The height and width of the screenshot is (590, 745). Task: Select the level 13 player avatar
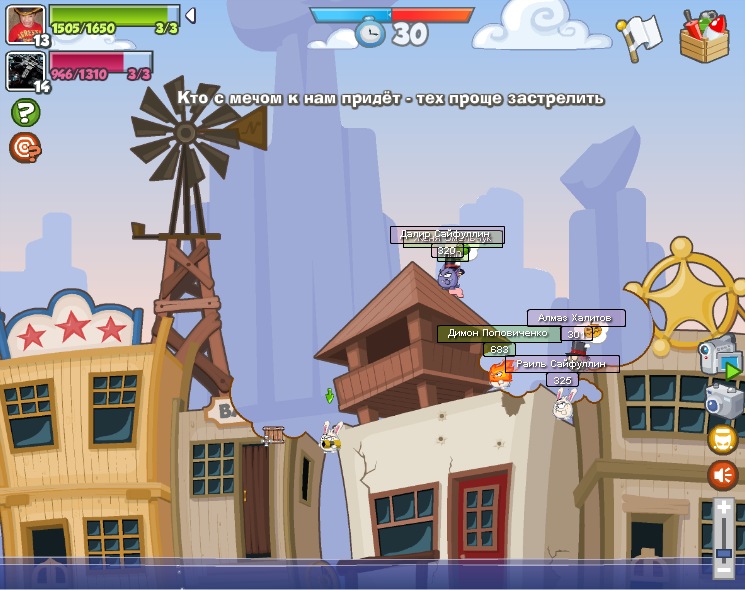25,24
